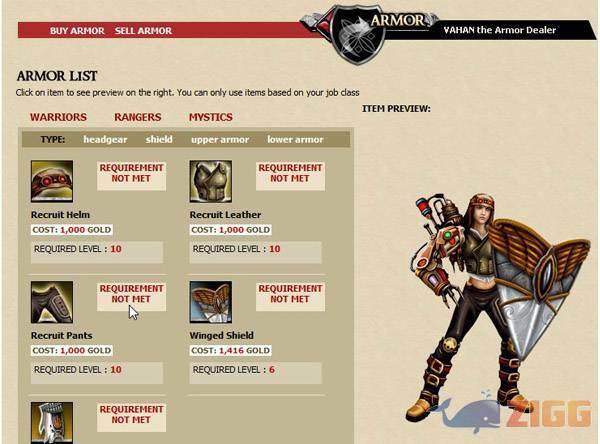Switch to Sell Armor
Viewport: 600px width, 444px height.
143,31
